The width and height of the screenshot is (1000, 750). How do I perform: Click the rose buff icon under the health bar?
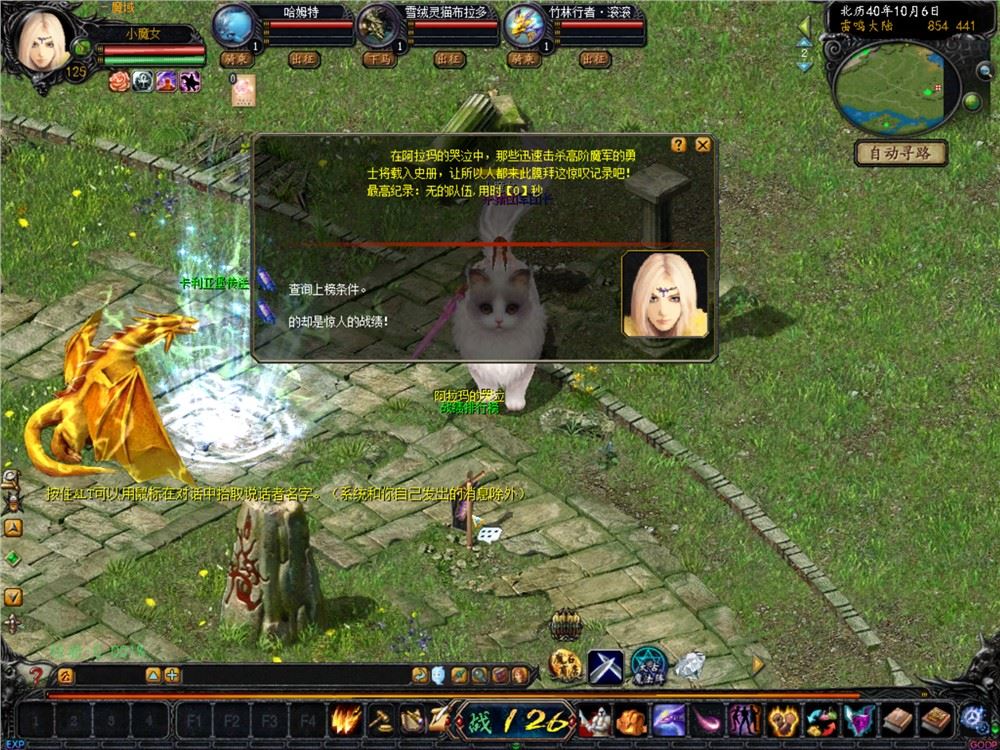[x=120, y=82]
